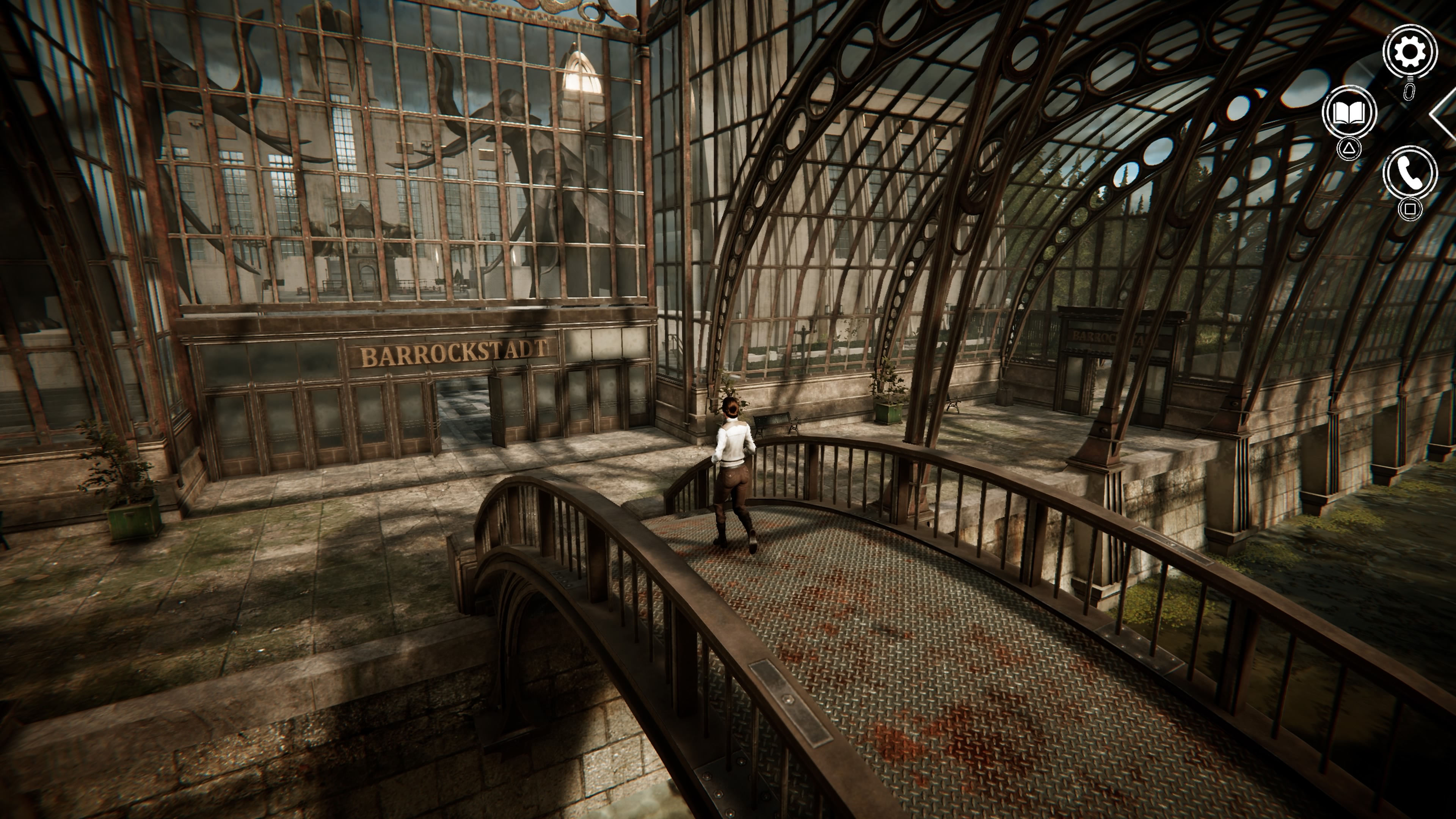Open the journal using the book icon
Image resolution: width=1456 pixels, height=819 pixels.
coord(1349,111)
